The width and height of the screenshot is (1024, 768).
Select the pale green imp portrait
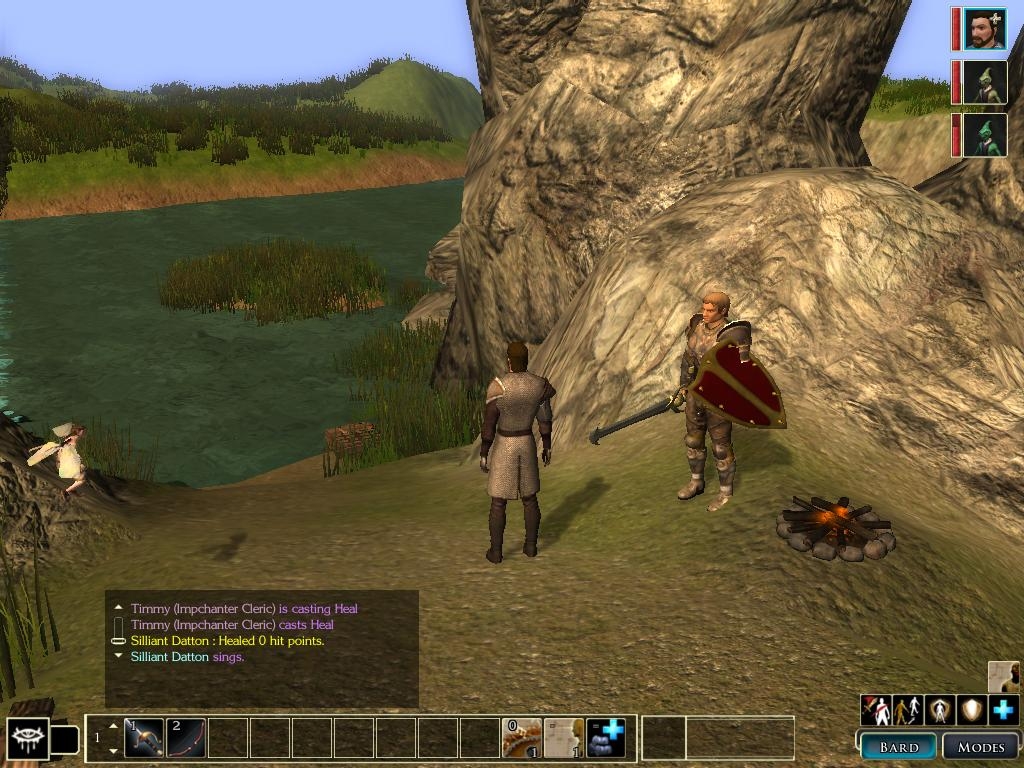(985, 82)
